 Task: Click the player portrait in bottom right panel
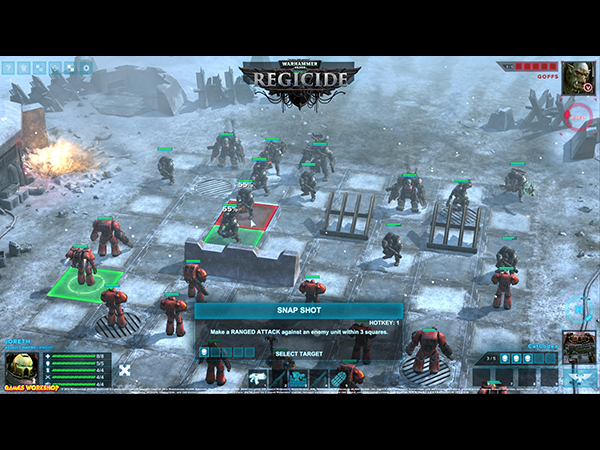point(577,346)
